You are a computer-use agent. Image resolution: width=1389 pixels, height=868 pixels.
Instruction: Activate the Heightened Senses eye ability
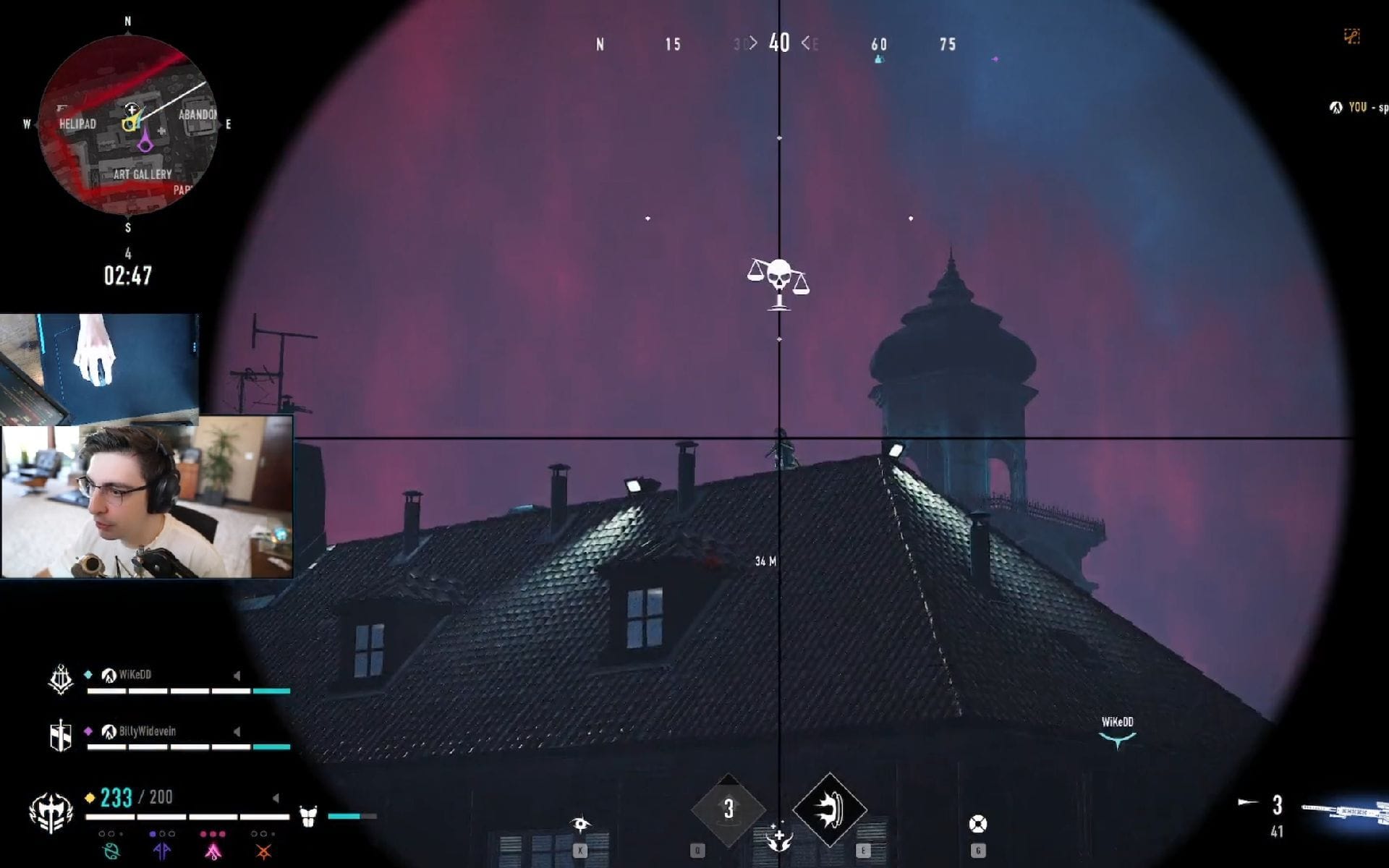[580, 825]
